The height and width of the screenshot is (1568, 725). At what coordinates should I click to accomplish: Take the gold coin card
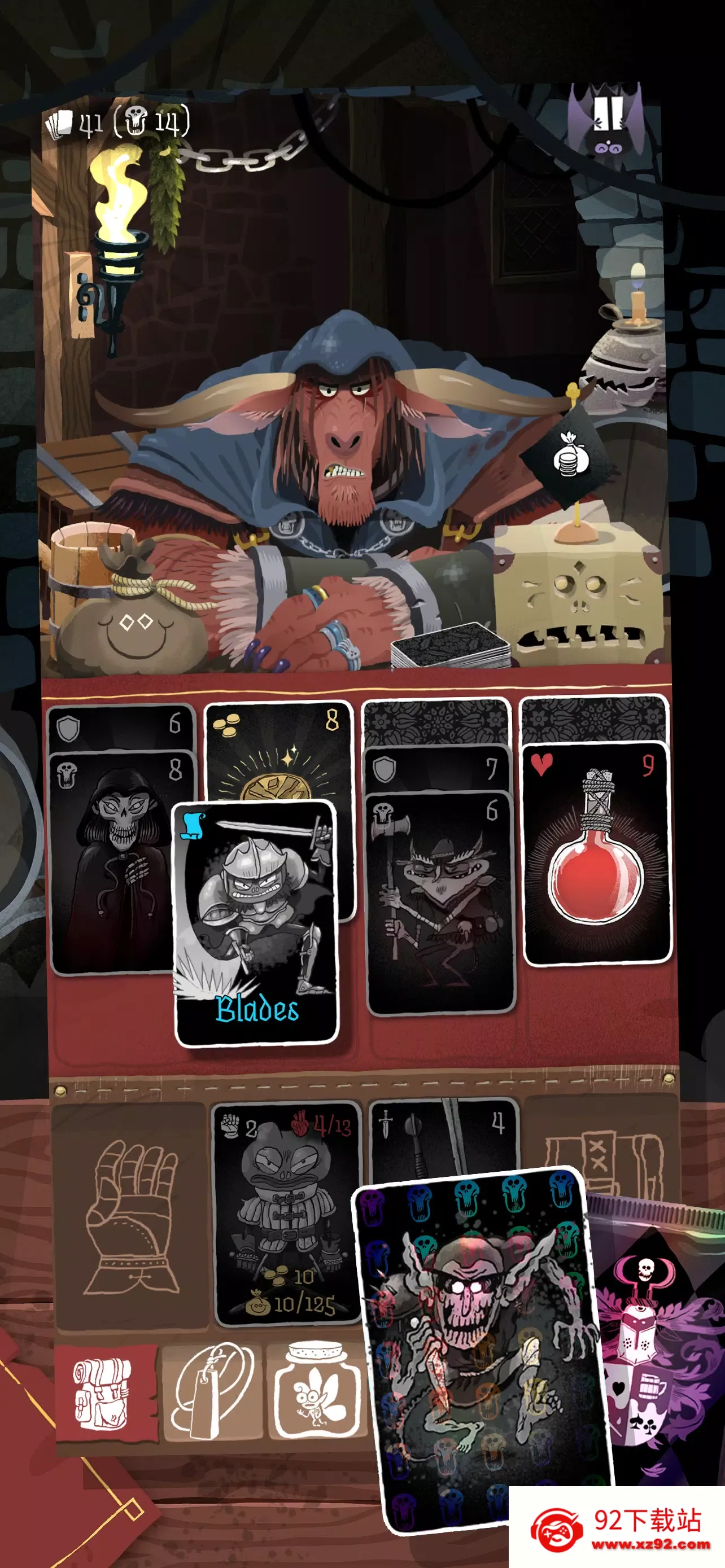tap(280, 755)
